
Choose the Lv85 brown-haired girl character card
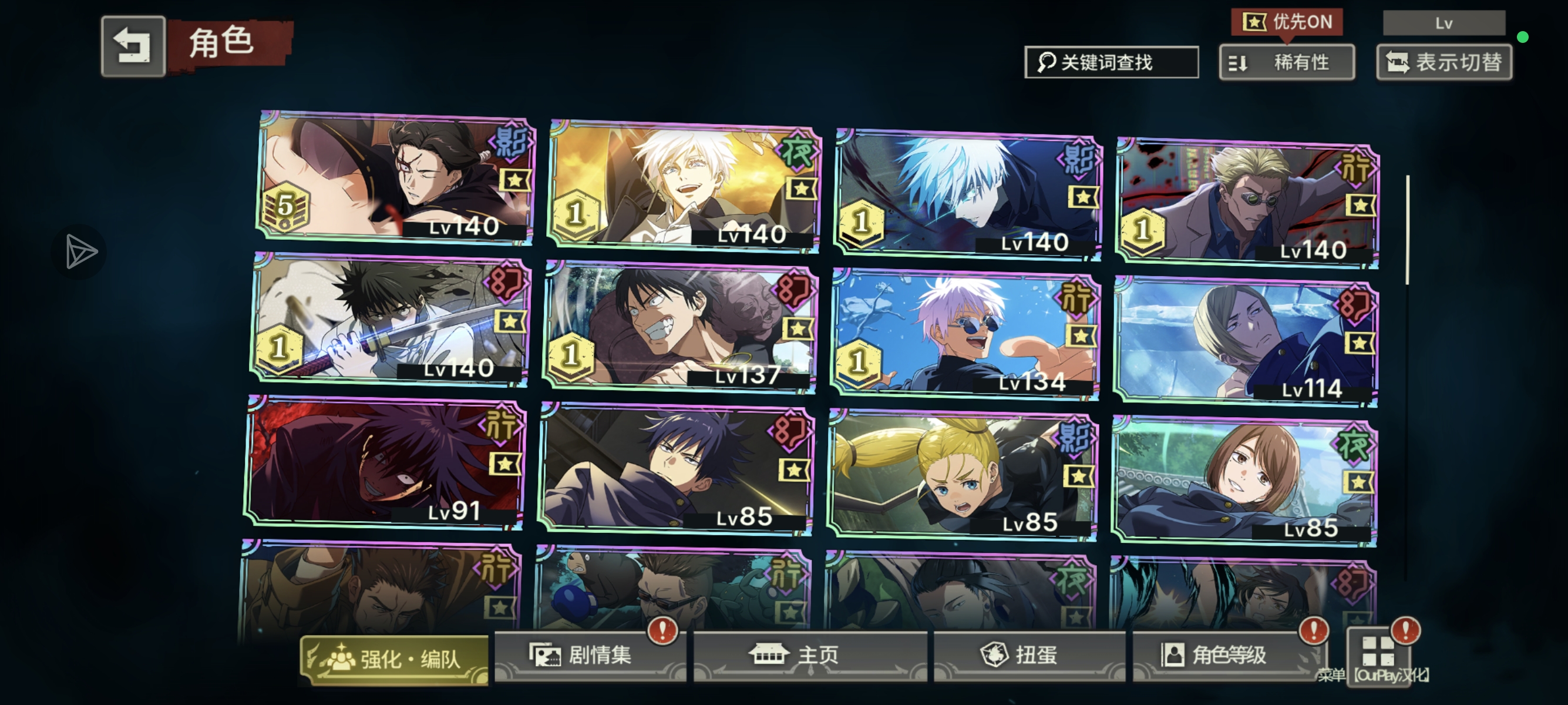1244,481
